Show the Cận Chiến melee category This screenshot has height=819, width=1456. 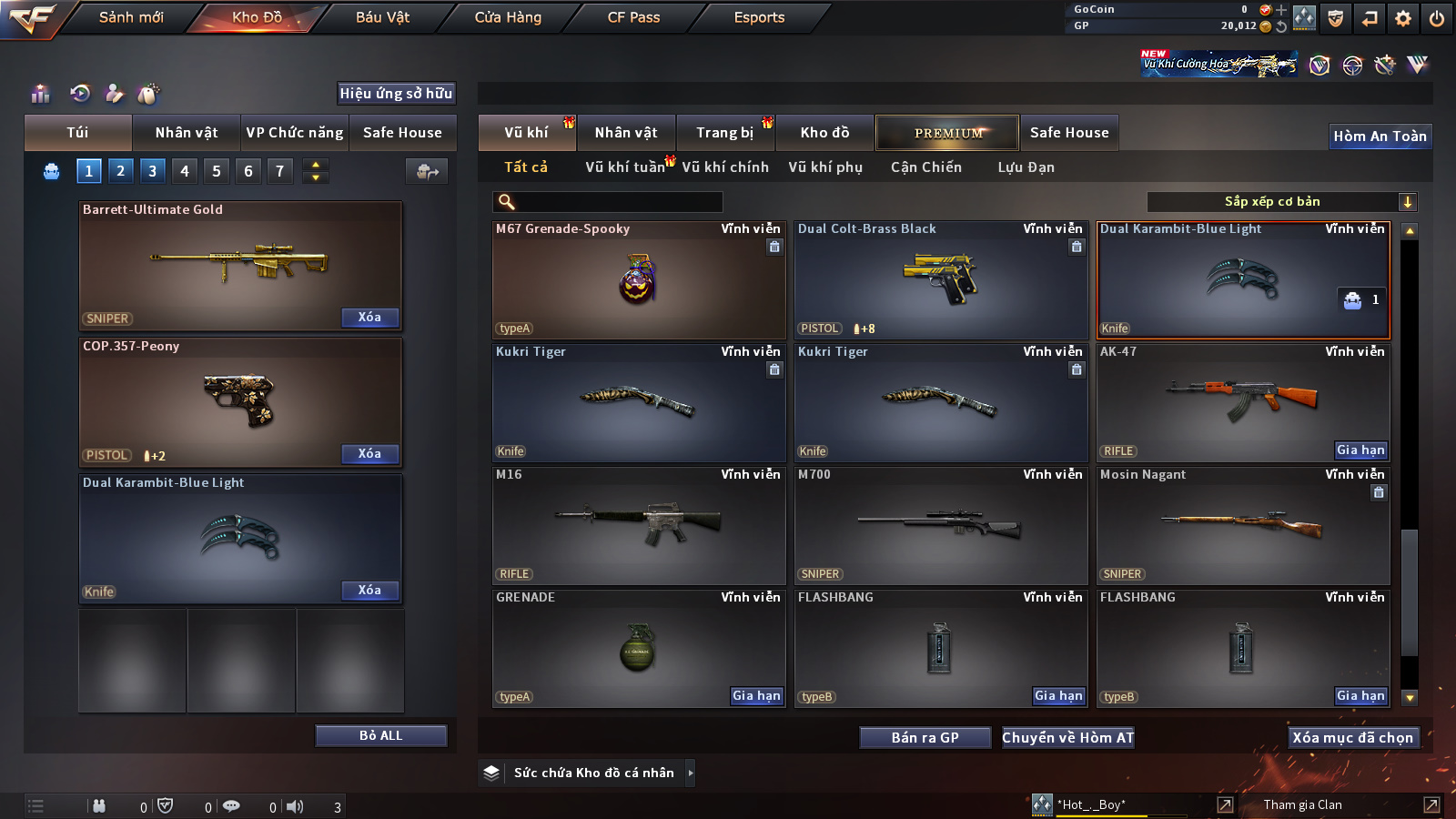click(x=925, y=167)
